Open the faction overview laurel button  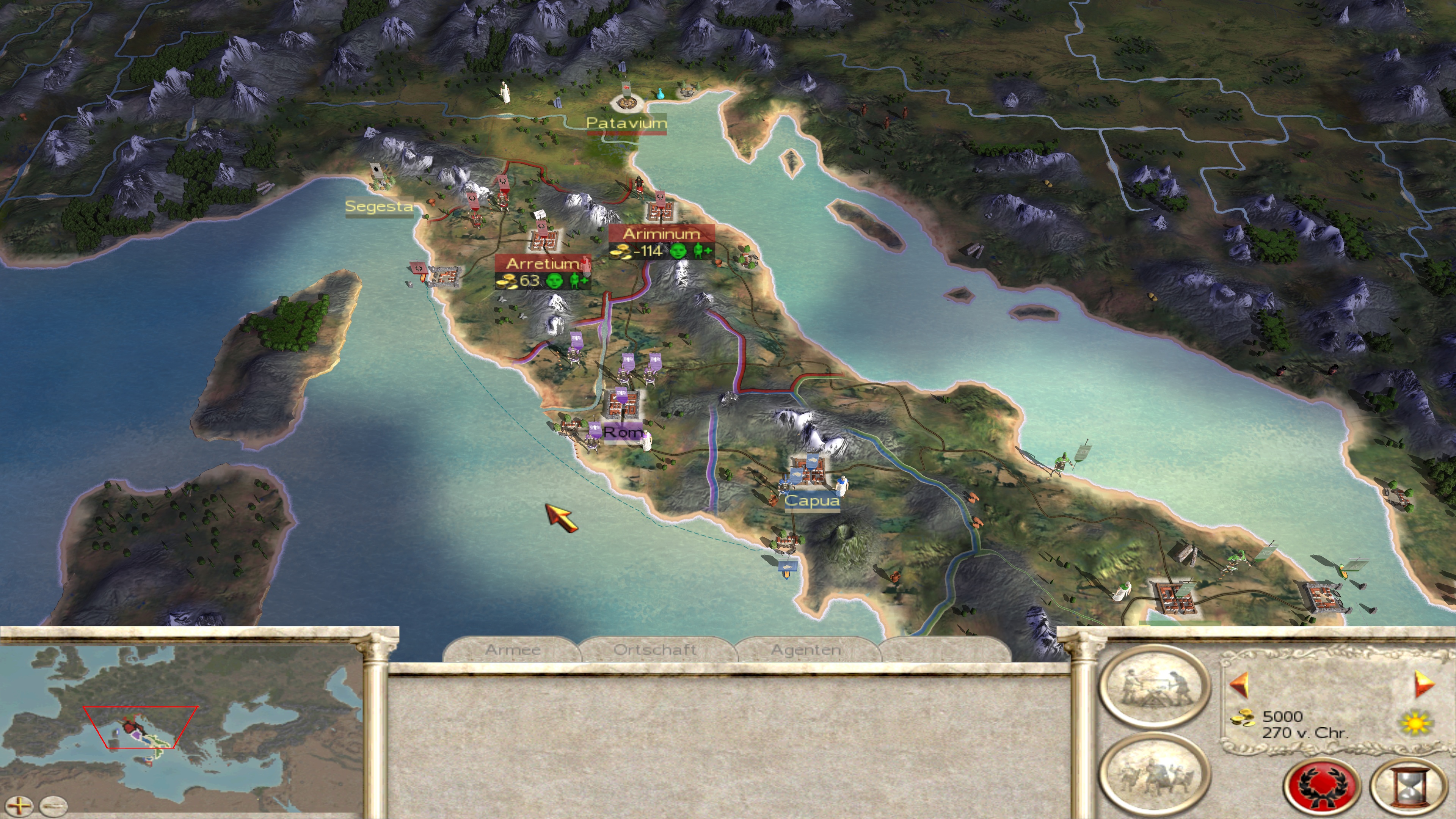click(x=1321, y=786)
